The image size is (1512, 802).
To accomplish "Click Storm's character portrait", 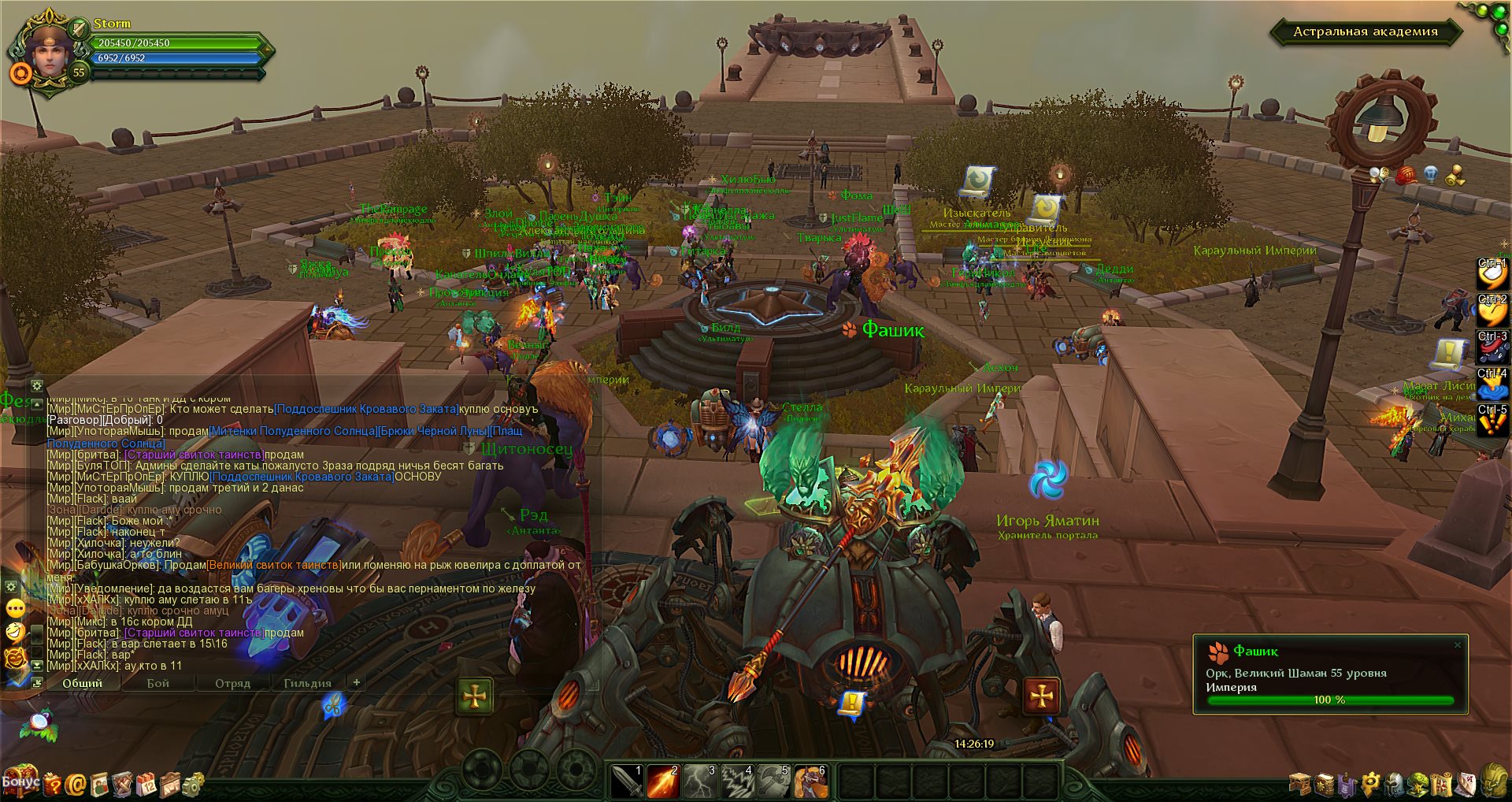I will [49, 52].
